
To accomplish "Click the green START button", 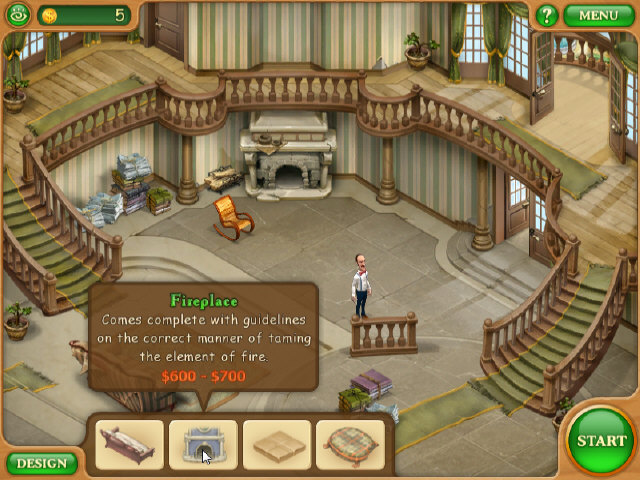I will click(601, 440).
